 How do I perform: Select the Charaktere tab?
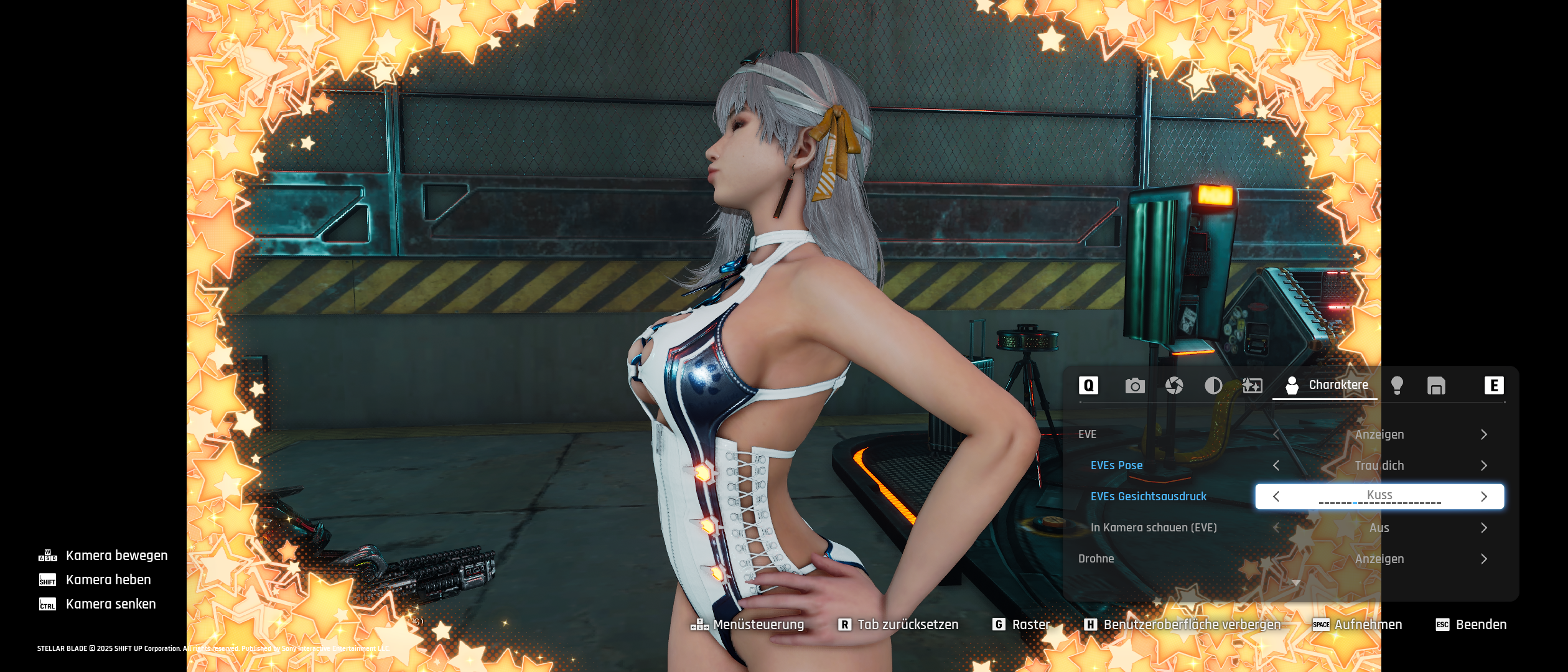click(1327, 385)
